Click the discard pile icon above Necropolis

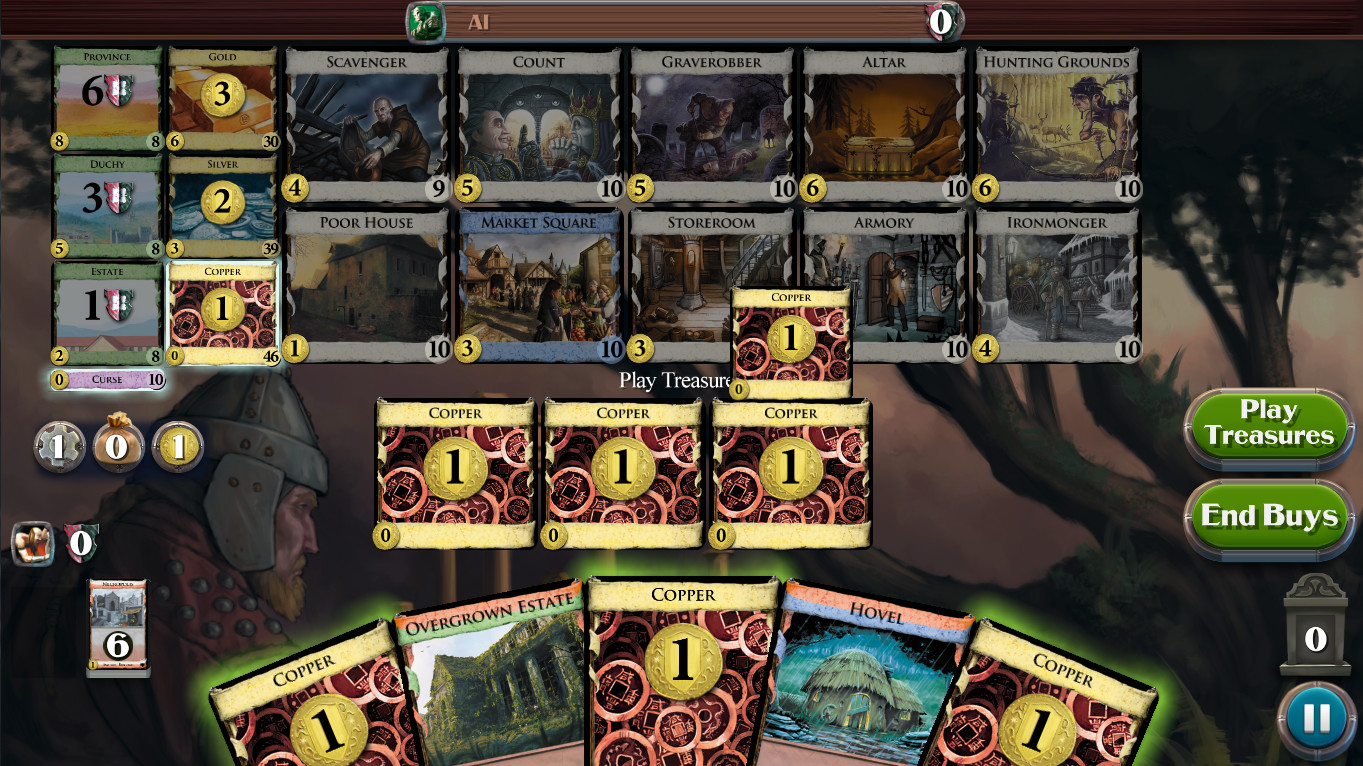coord(33,543)
